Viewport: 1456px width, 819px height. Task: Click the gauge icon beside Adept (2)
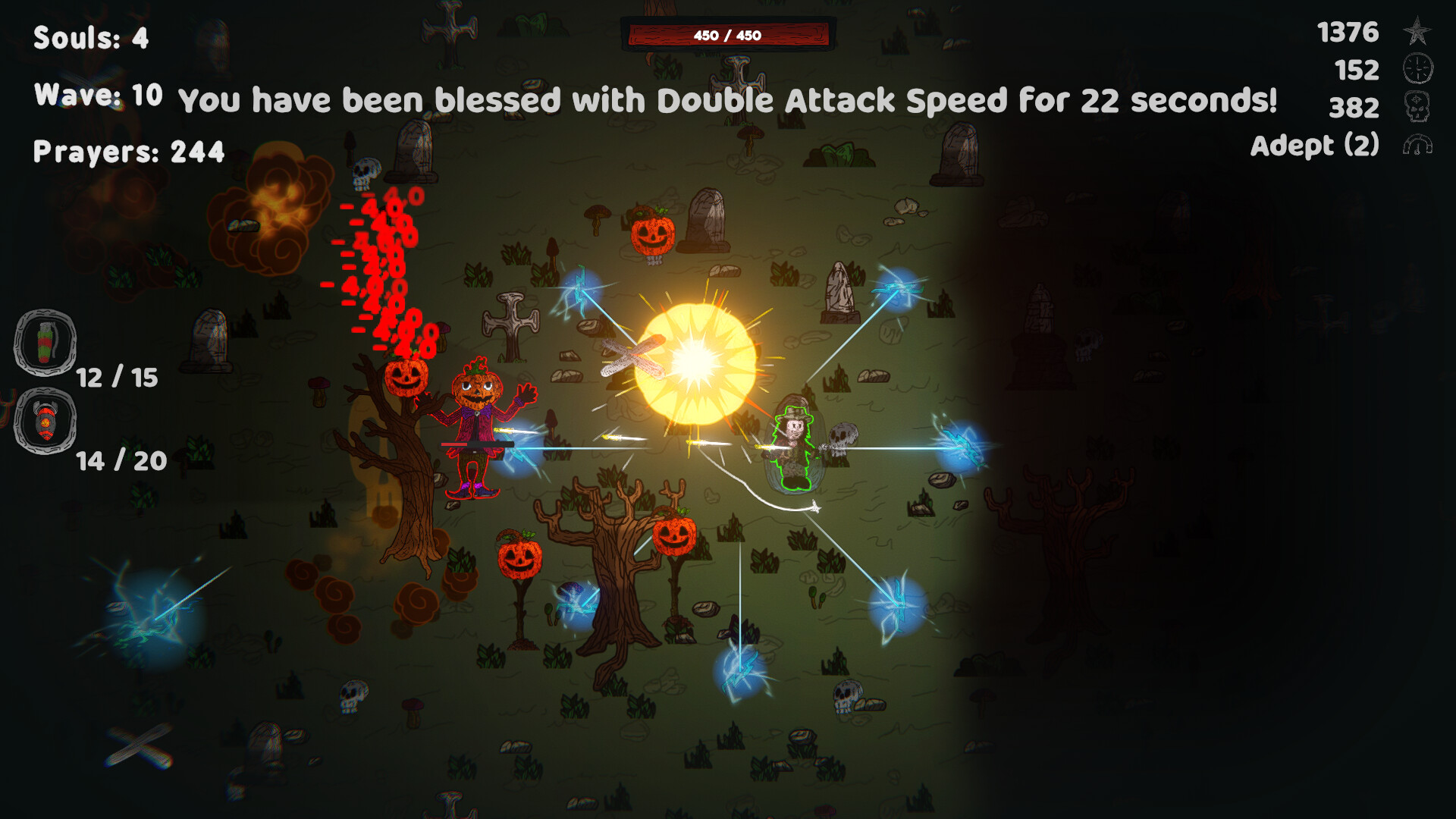pos(1420,146)
